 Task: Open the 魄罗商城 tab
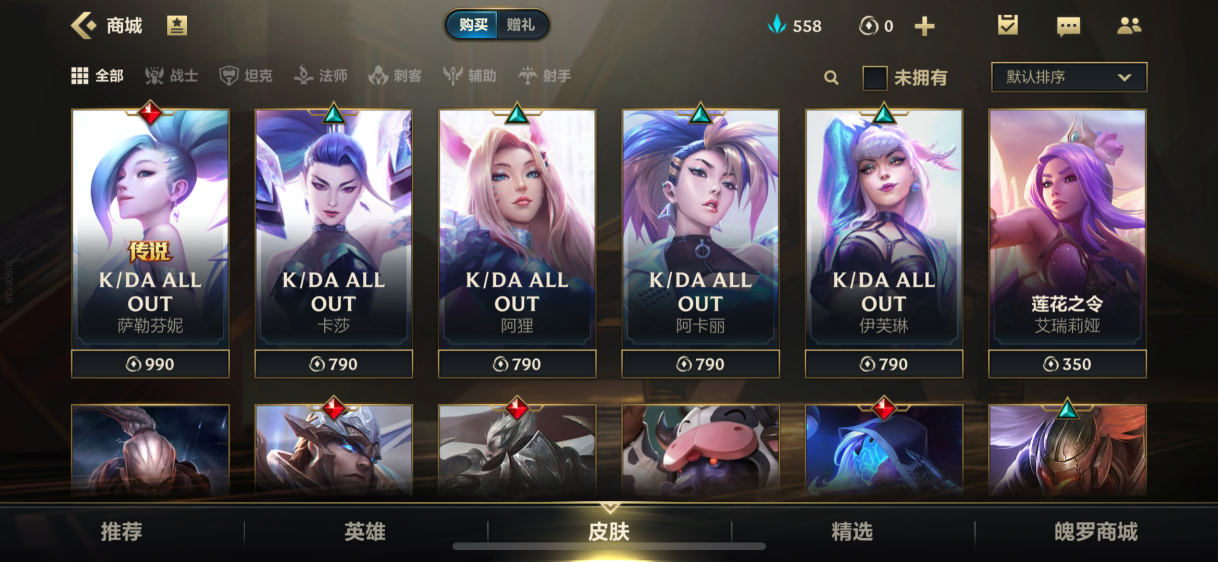pyautogui.click(x=1096, y=532)
